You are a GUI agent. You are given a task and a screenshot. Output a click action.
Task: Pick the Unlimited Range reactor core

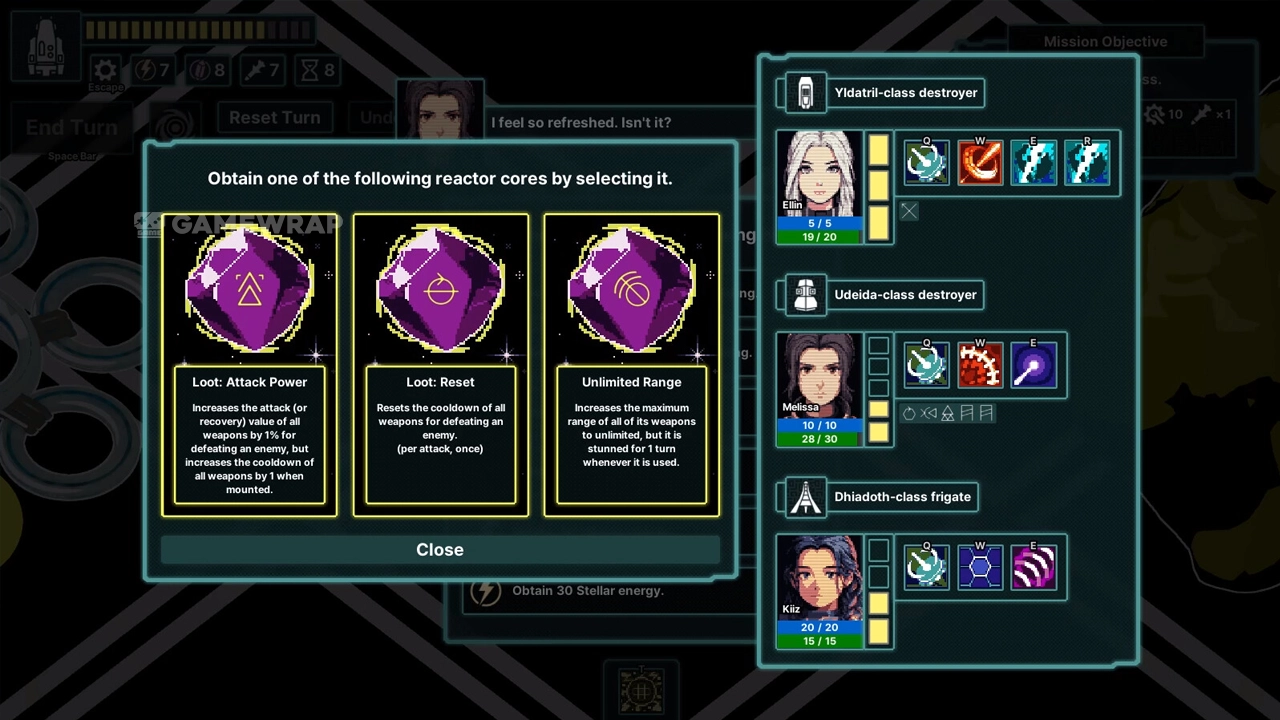(x=631, y=365)
